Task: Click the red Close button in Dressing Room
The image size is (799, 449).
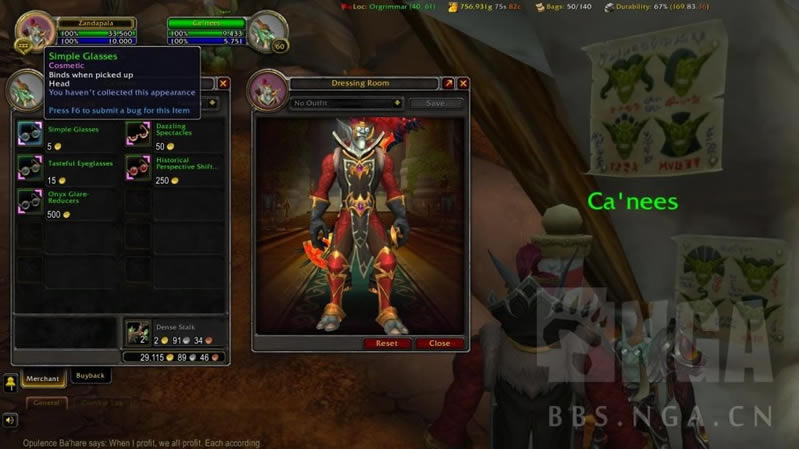Action: point(439,343)
